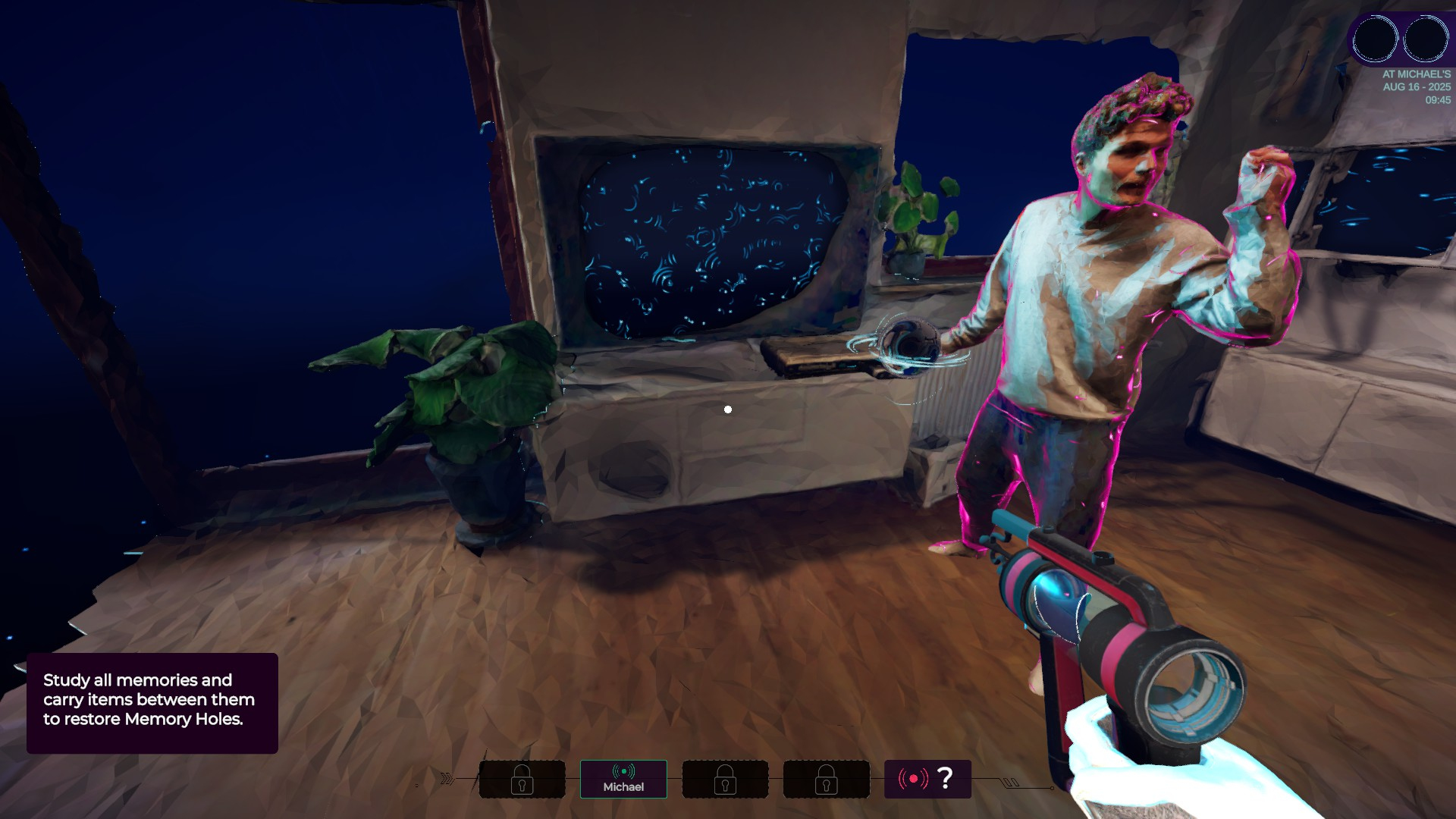This screenshot has height=819, width=1456.
Task: Select the Michael memory on the timeline
Action: coord(623,779)
